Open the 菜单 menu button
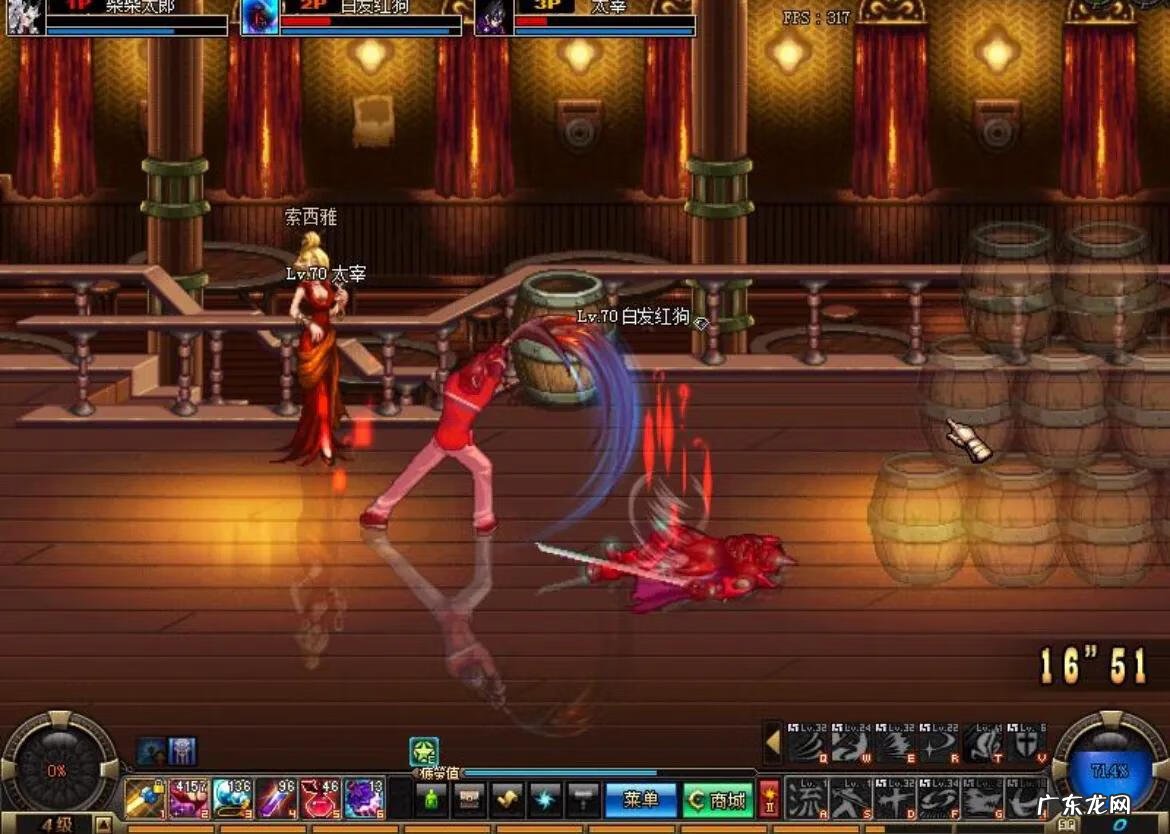The image size is (1170, 834). [x=640, y=799]
